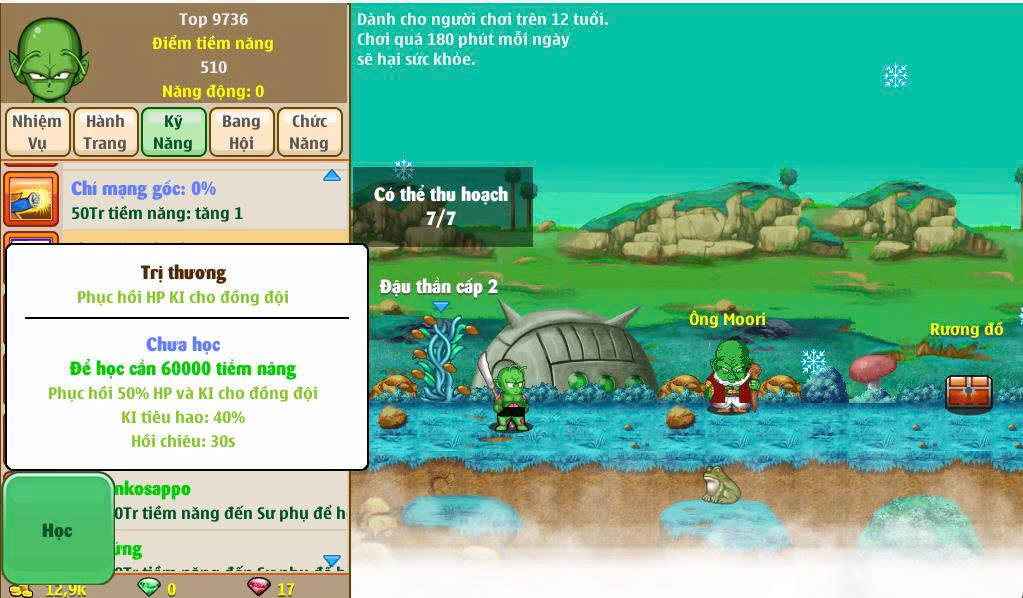Open the Nhiệm Vụ tab
The height and width of the screenshot is (598, 1023).
click(37, 132)
